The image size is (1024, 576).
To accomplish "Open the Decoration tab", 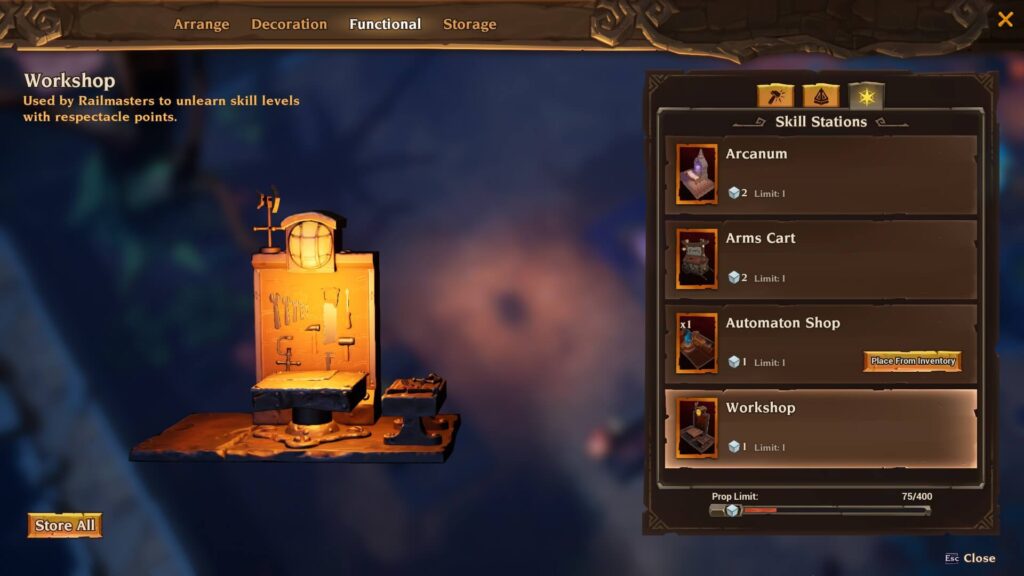I will tap(289, 24).
